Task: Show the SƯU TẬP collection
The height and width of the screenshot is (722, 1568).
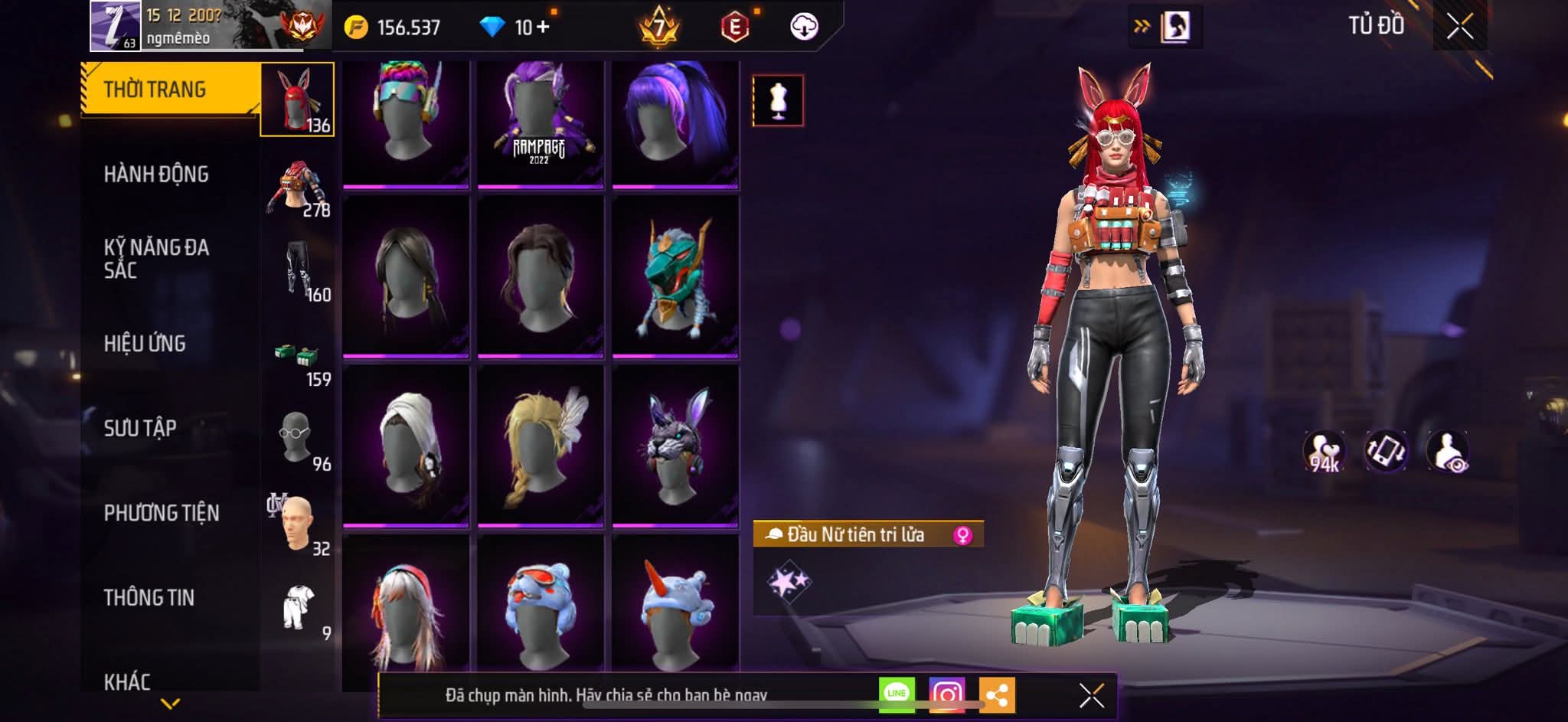Action: (x=140, y=428)
